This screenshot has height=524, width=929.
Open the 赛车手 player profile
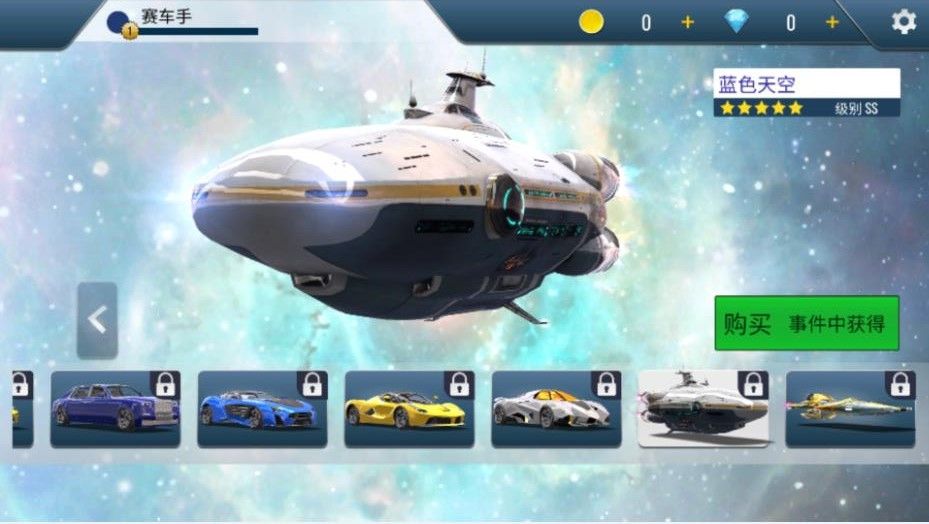[x=180, y=20]
